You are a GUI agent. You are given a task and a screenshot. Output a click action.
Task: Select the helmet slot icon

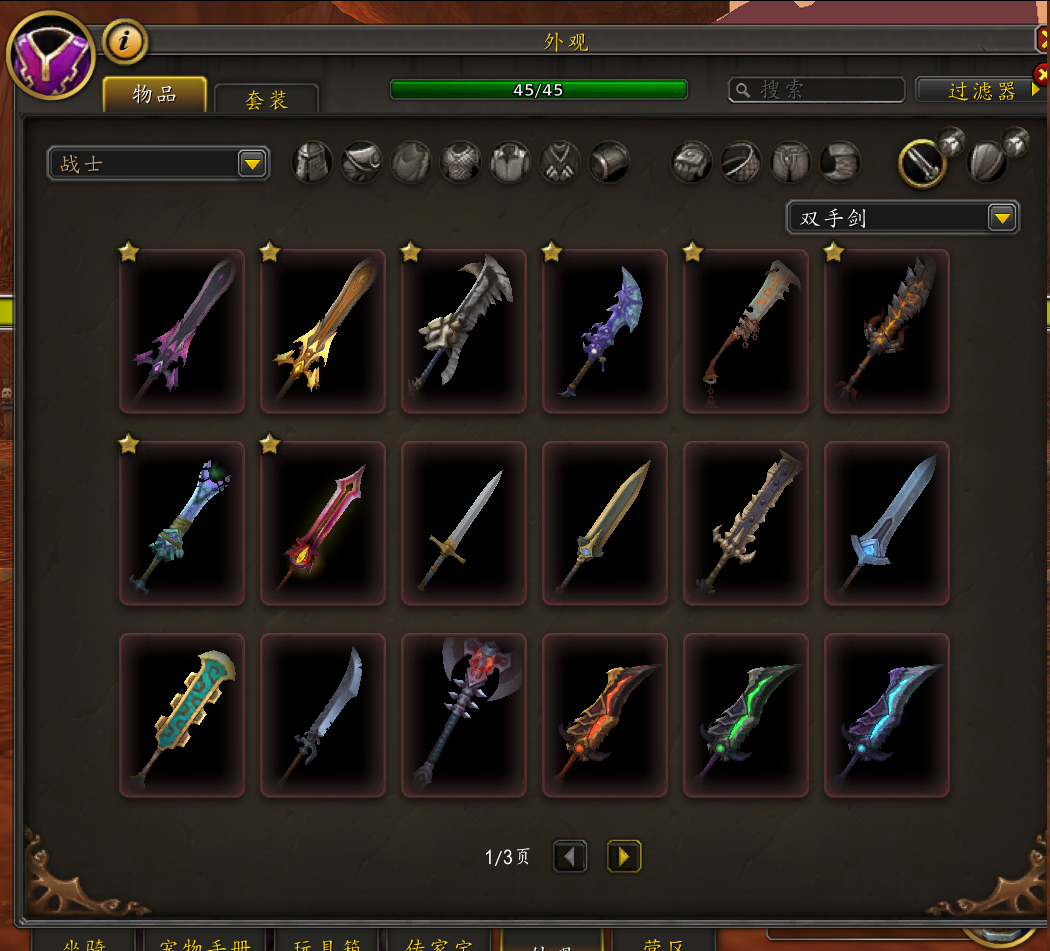(x=312, y=162)
